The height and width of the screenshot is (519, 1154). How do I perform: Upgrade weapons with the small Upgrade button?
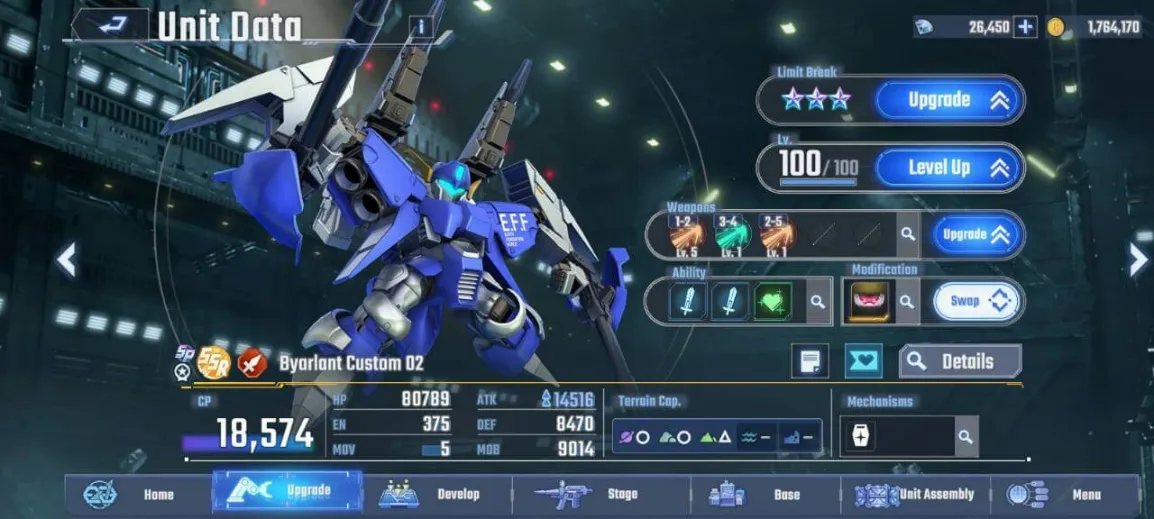[977, 235]
